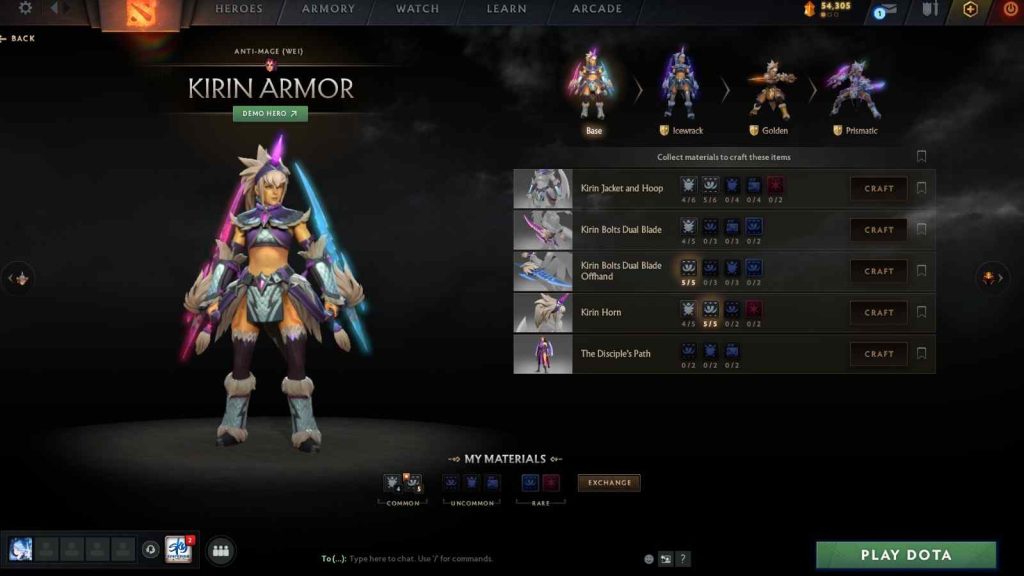Go to the Armory tab
Screen dimensions: 1024x576
328,9
